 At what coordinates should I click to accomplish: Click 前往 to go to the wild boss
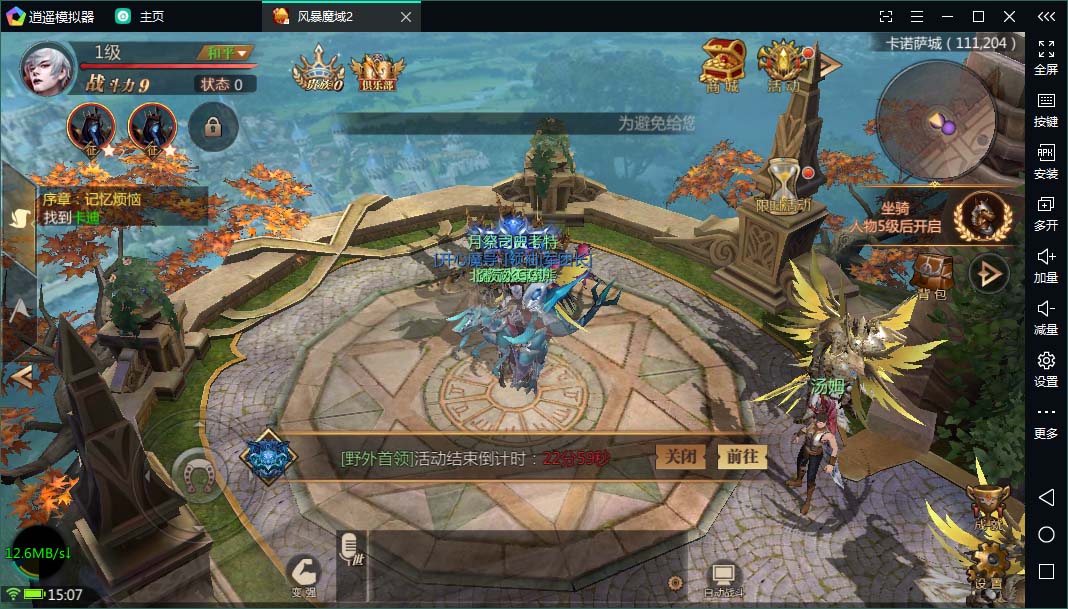pyautogui.click(x=742, y=456)
